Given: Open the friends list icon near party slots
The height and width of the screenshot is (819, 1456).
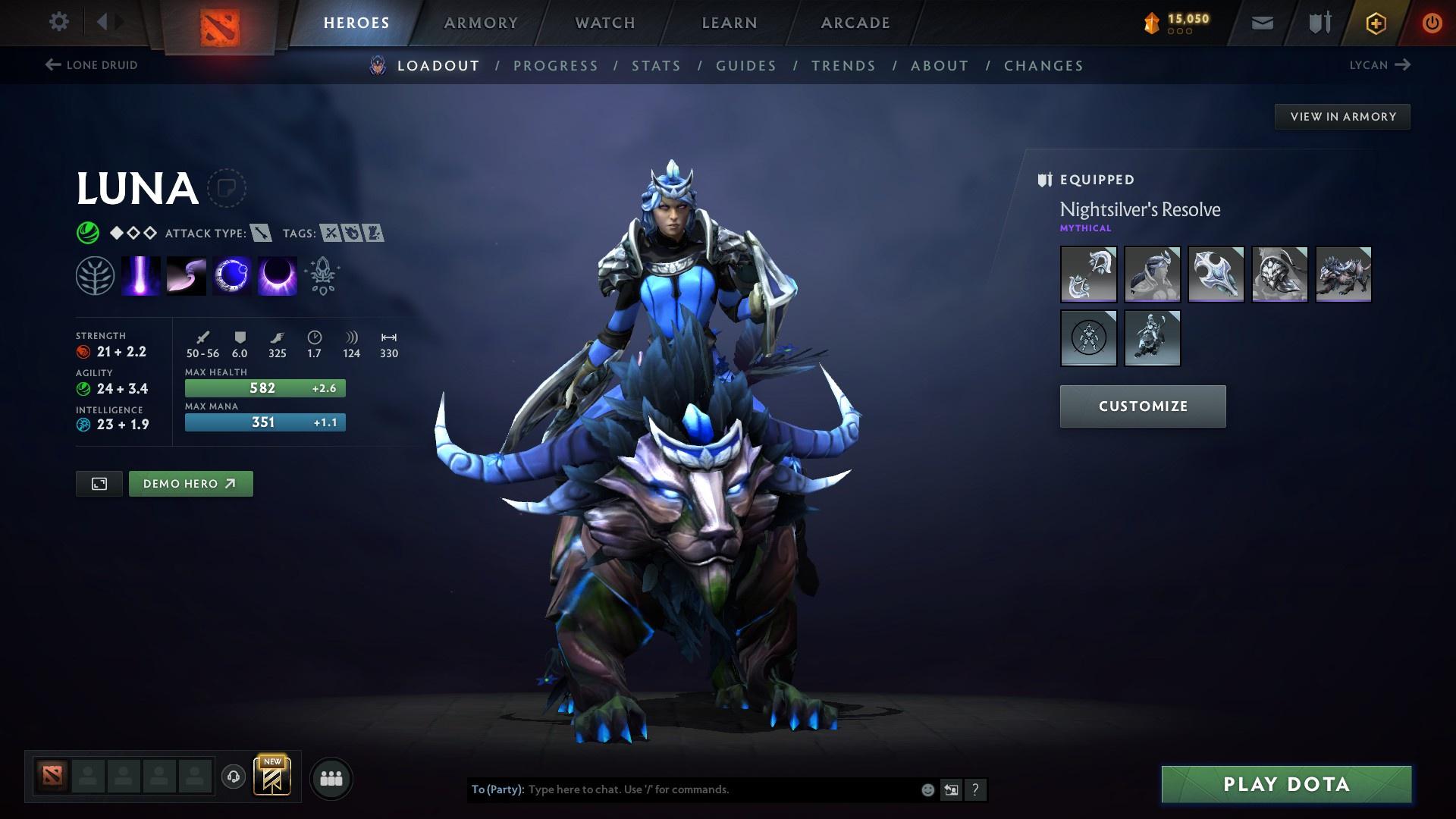Looking at the screenshot, I should tap(330, 777).
